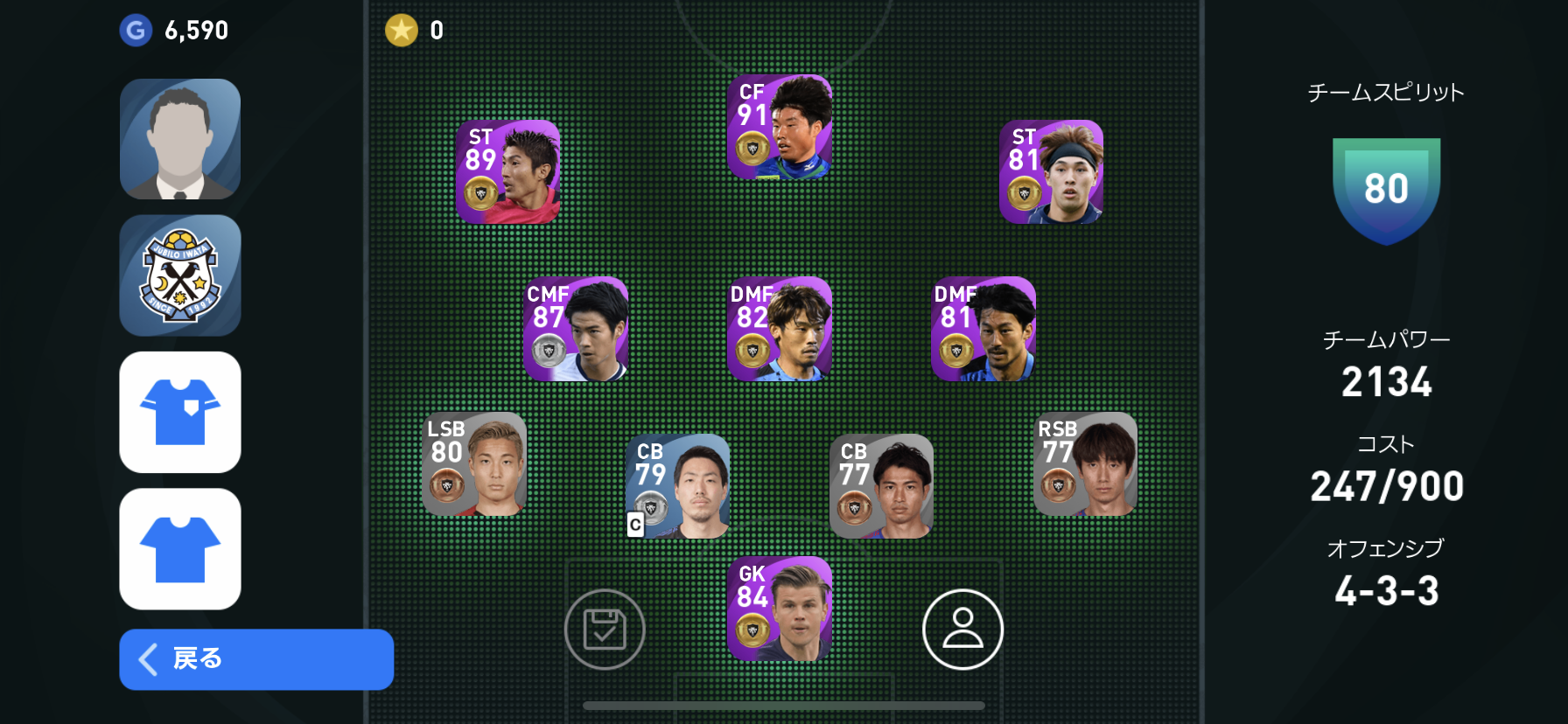Choose the plain blue shirt kit icon
Image resolution: width=1568 pixels, height=724 pixels.
click(x=180, y=548)
